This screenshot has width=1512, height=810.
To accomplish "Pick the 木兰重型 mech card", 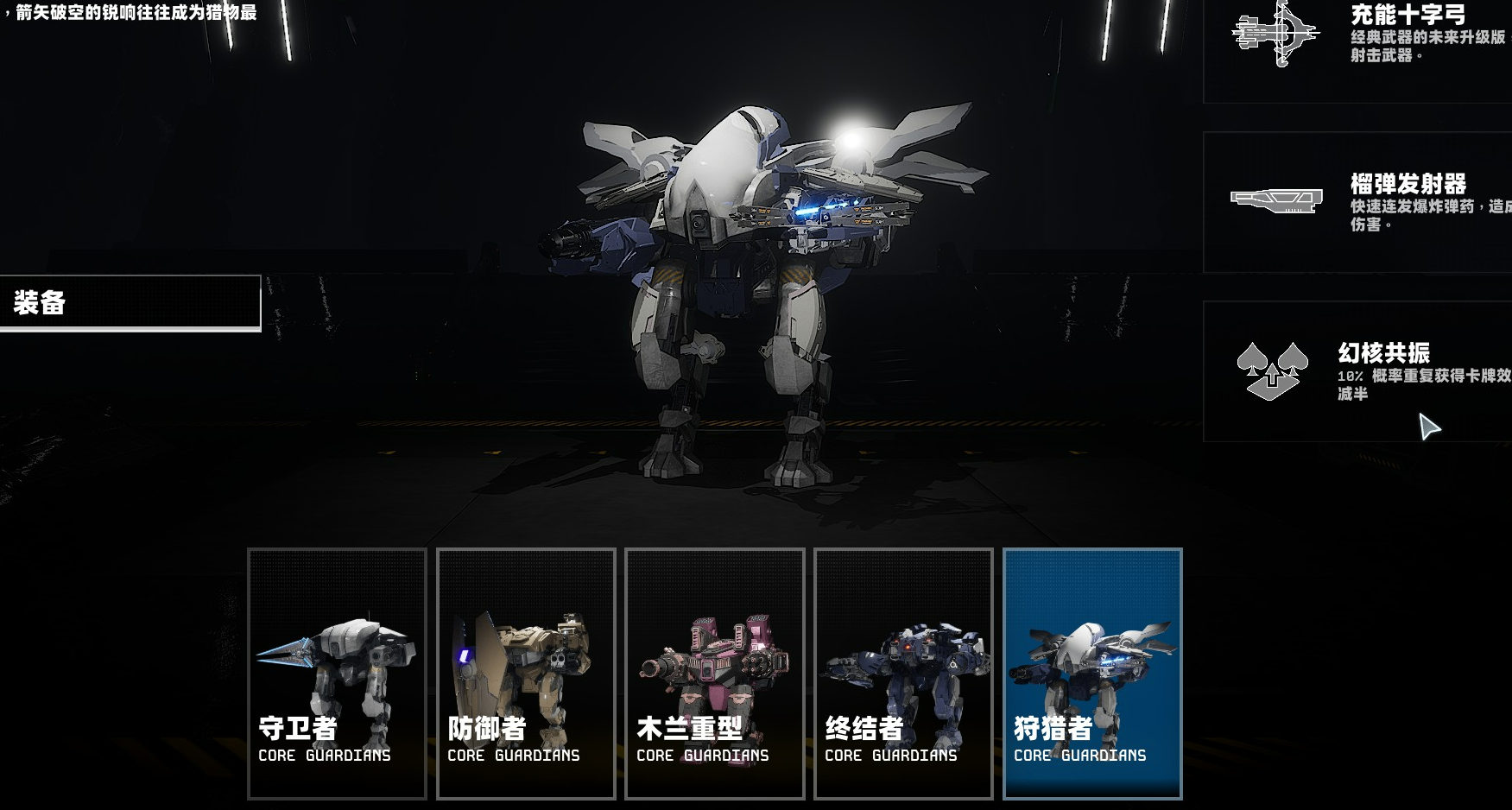I will point(714,674).
